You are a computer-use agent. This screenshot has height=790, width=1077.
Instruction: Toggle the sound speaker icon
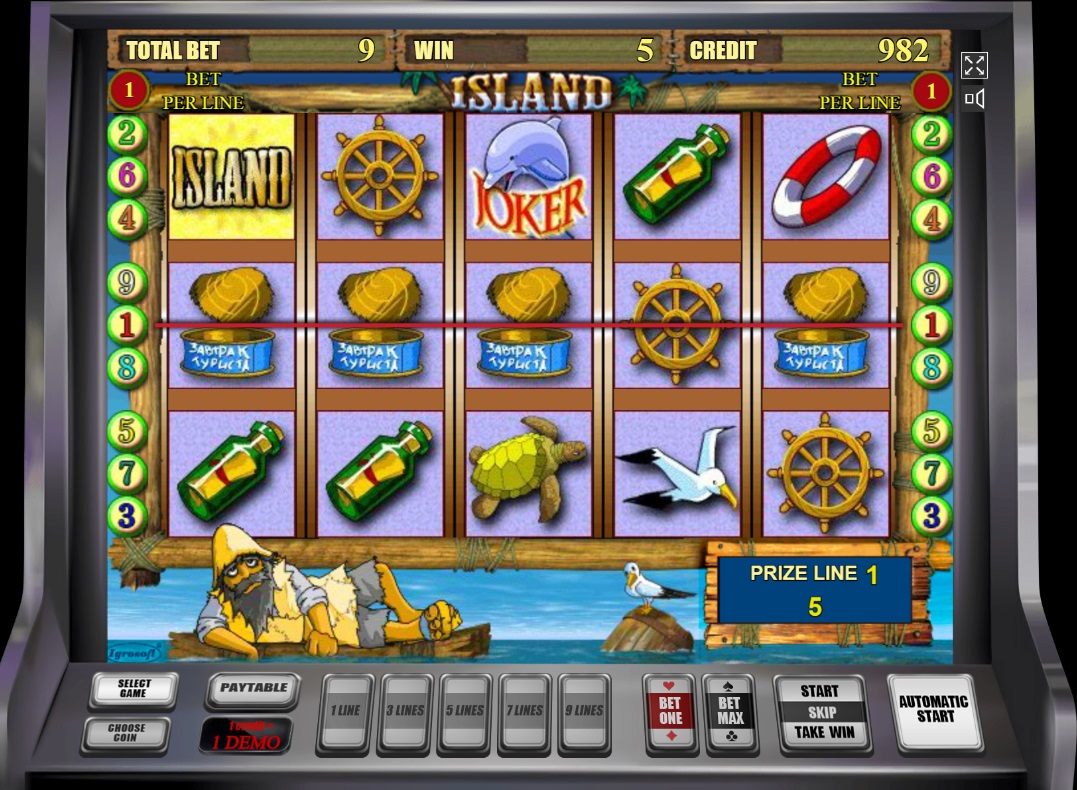pos(974,99)
